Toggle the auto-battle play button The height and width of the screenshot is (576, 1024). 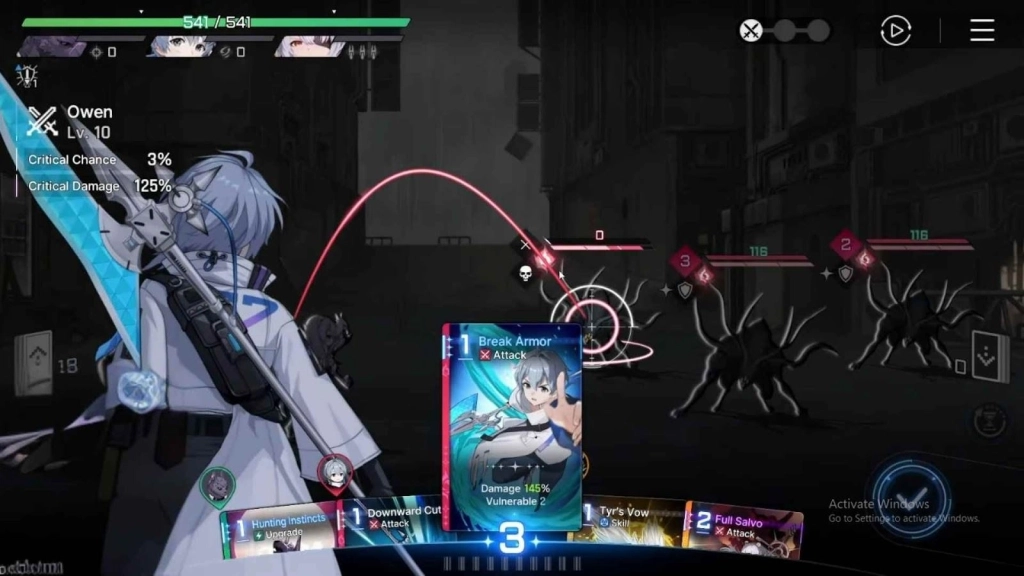895,31
